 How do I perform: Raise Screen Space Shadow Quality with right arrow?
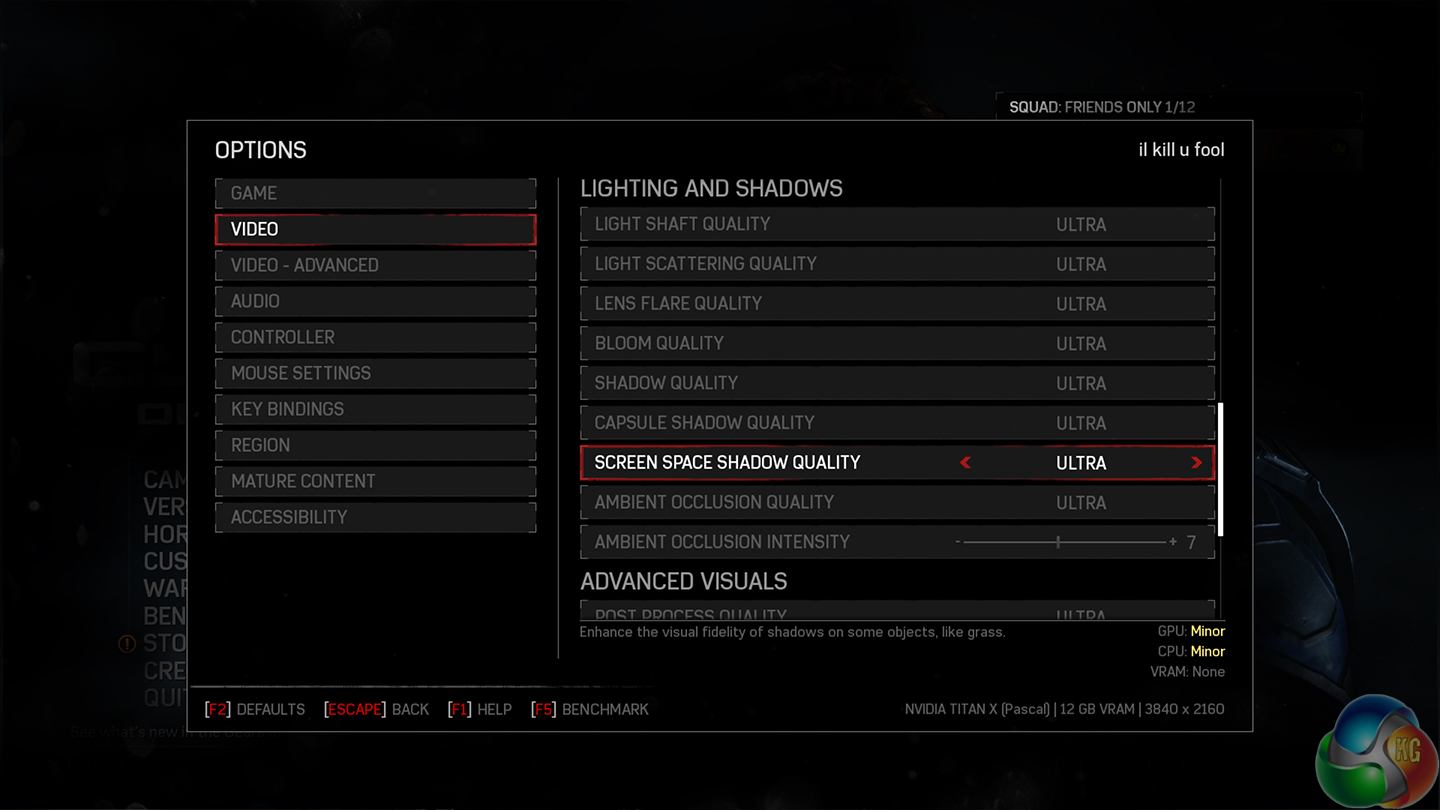click(x=1196, y=463)
